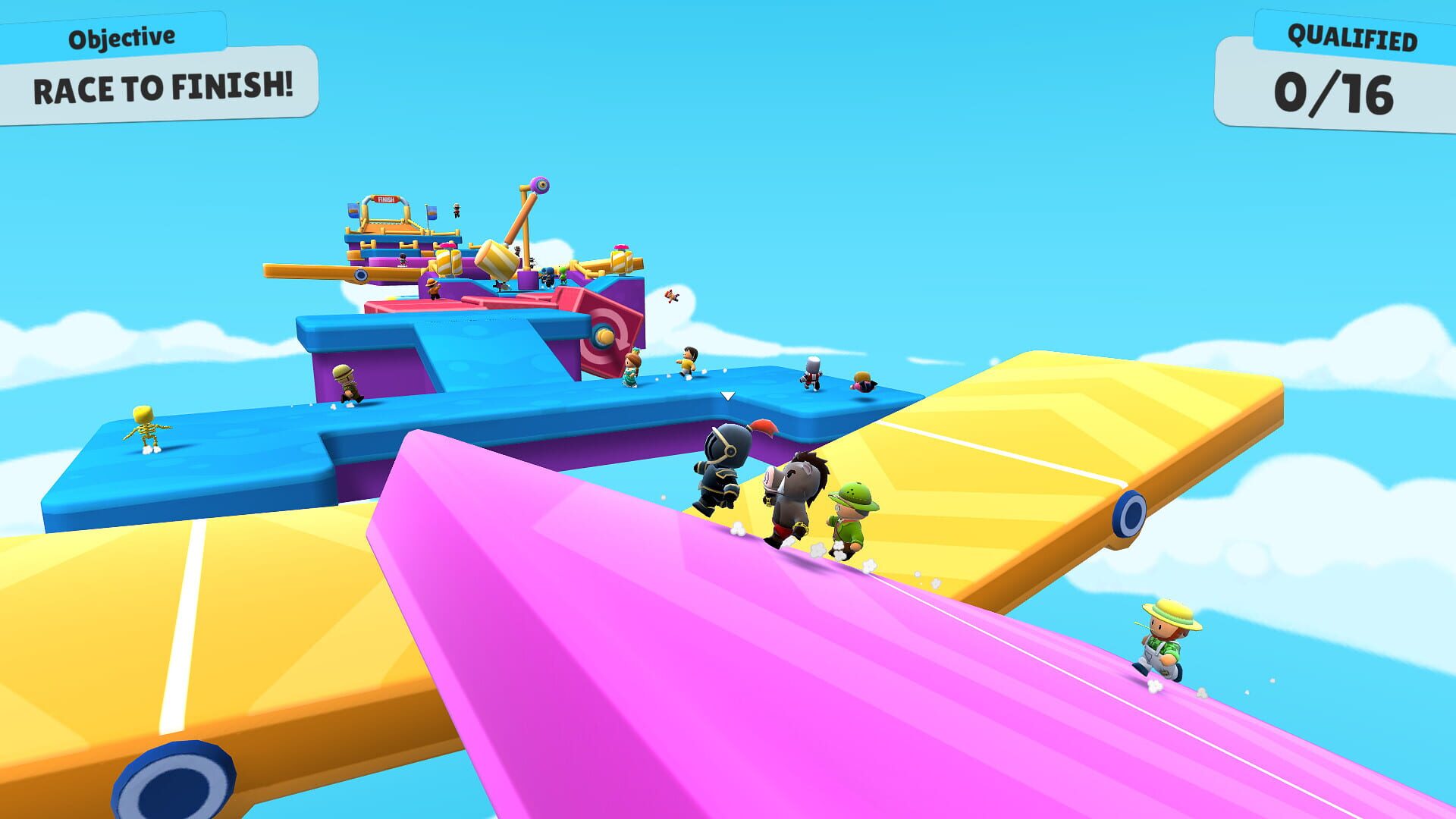Click the striped roller obstacle near the finish

tap(450, 262)
